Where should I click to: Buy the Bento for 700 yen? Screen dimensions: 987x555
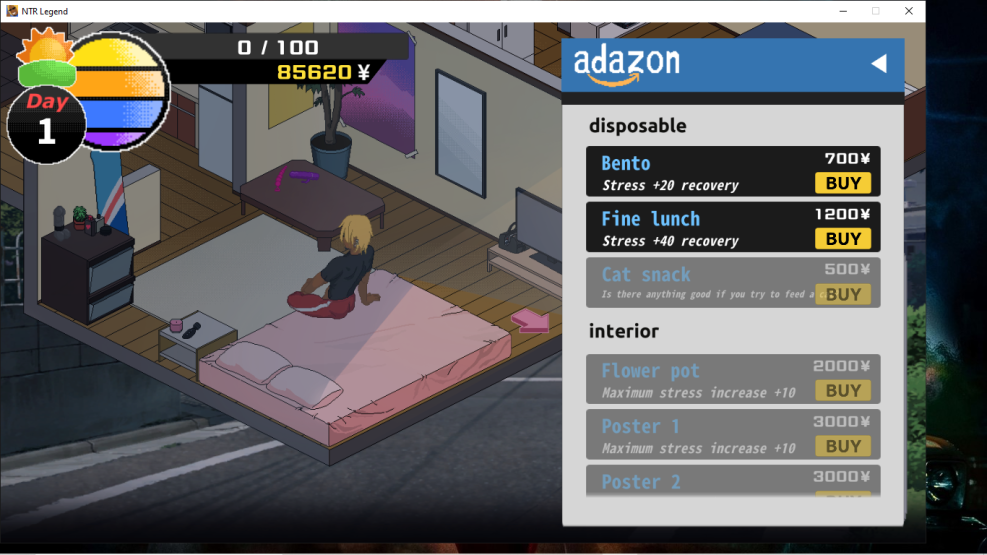click(x=842, y=183)
